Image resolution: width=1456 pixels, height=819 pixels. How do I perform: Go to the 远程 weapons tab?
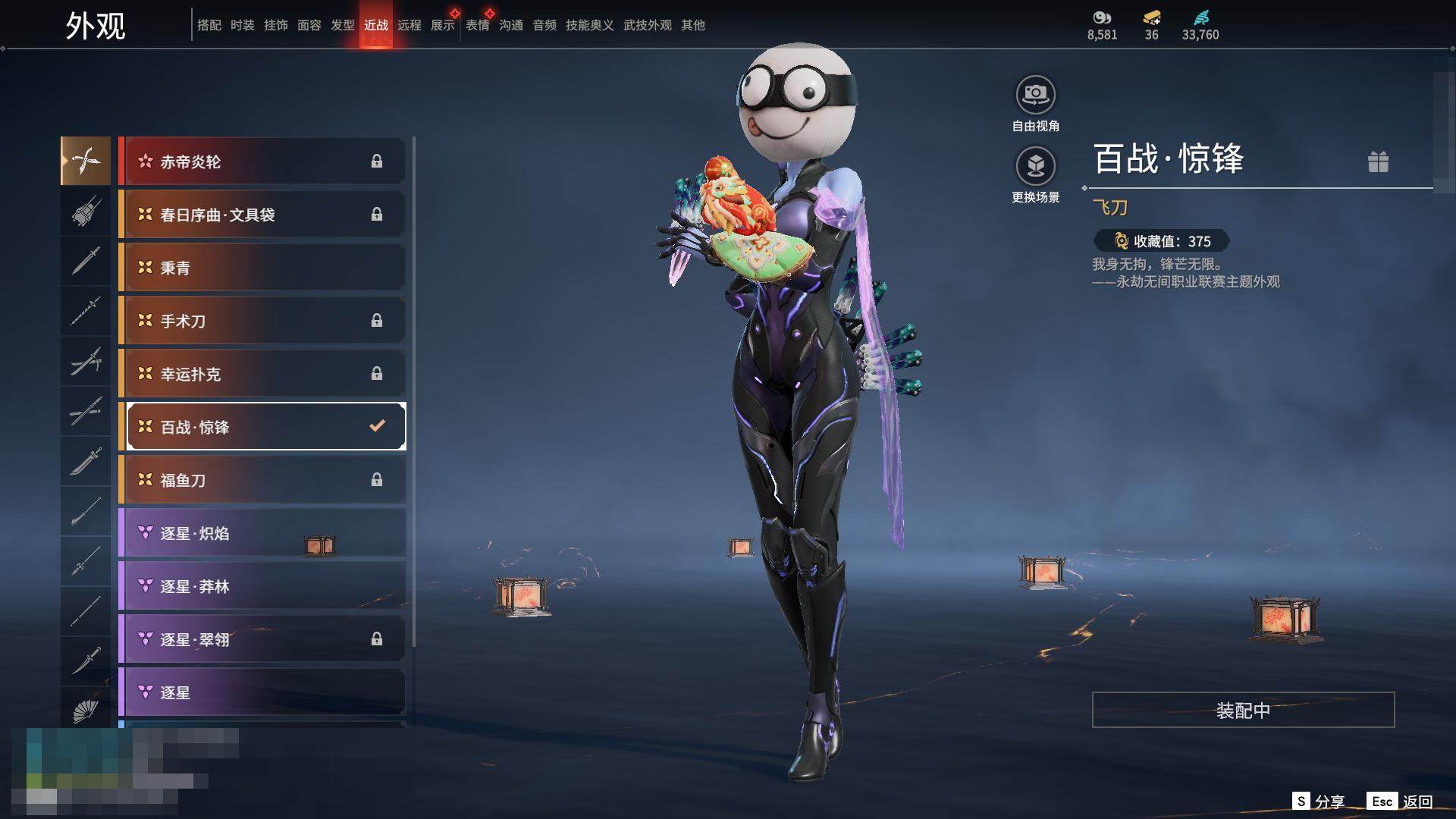click(x=409, y=25)
